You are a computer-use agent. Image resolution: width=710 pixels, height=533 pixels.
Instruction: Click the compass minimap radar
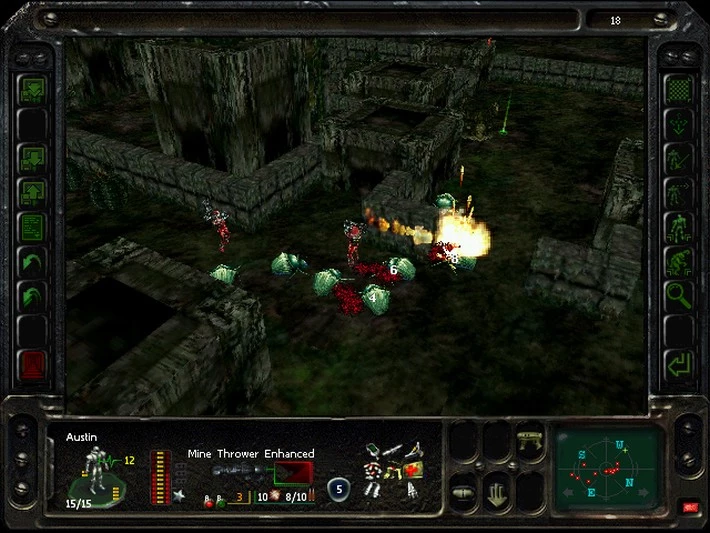pos(608,468)
